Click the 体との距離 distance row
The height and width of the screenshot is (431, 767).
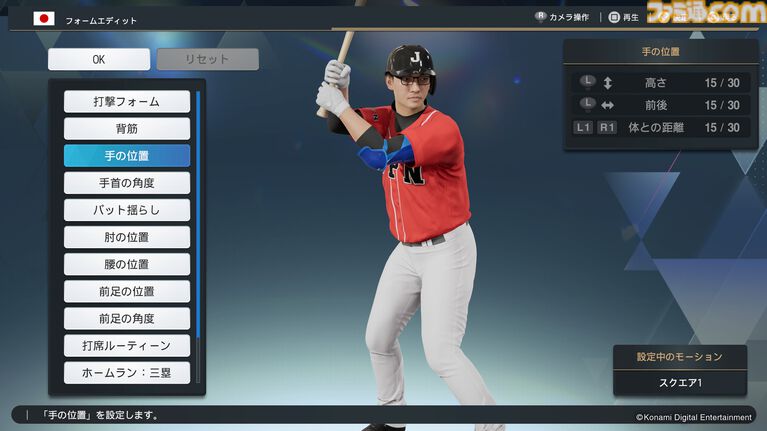click(x=660, y=127)
